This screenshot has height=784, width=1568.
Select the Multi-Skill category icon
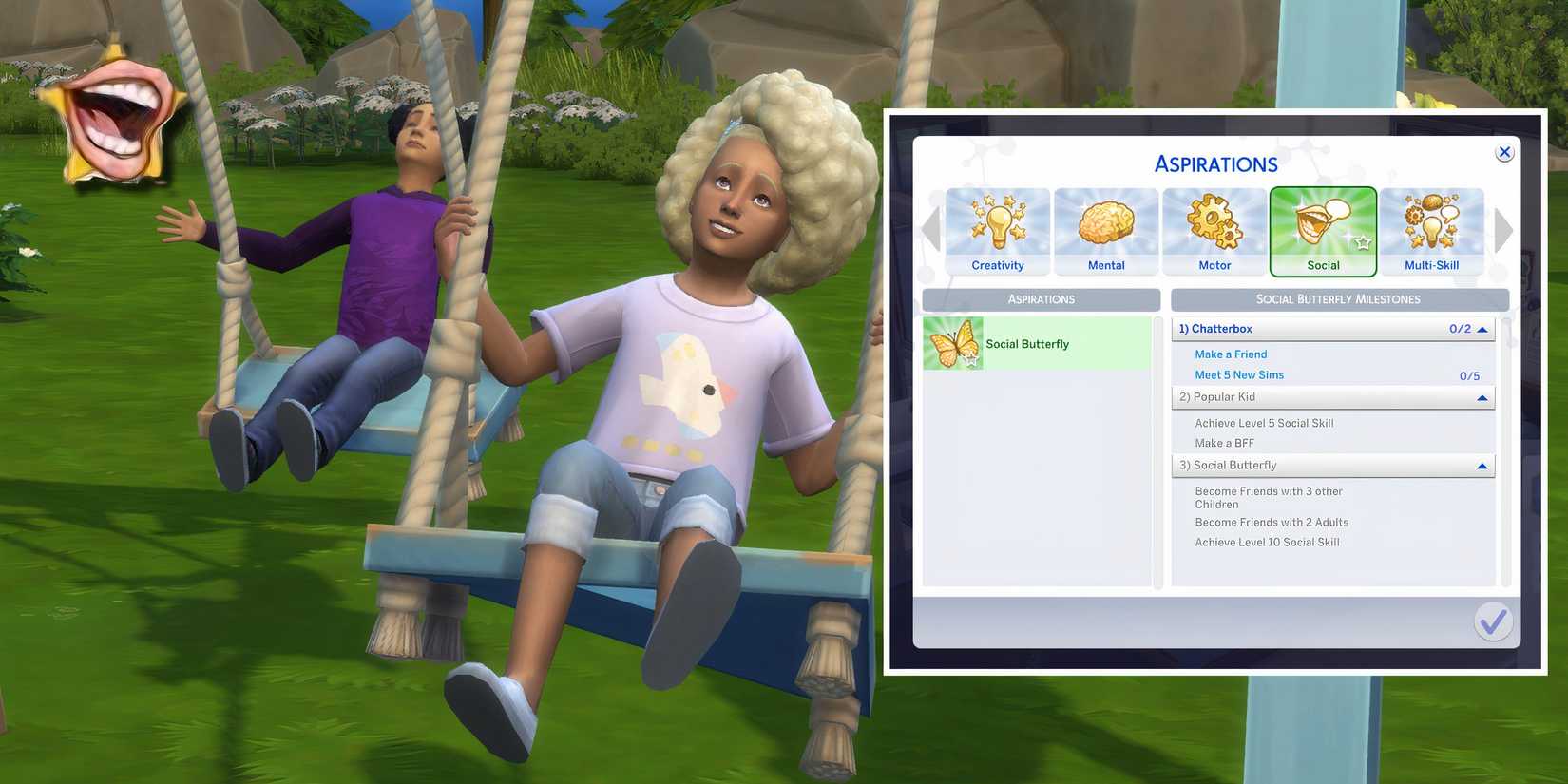point(1431,228)
